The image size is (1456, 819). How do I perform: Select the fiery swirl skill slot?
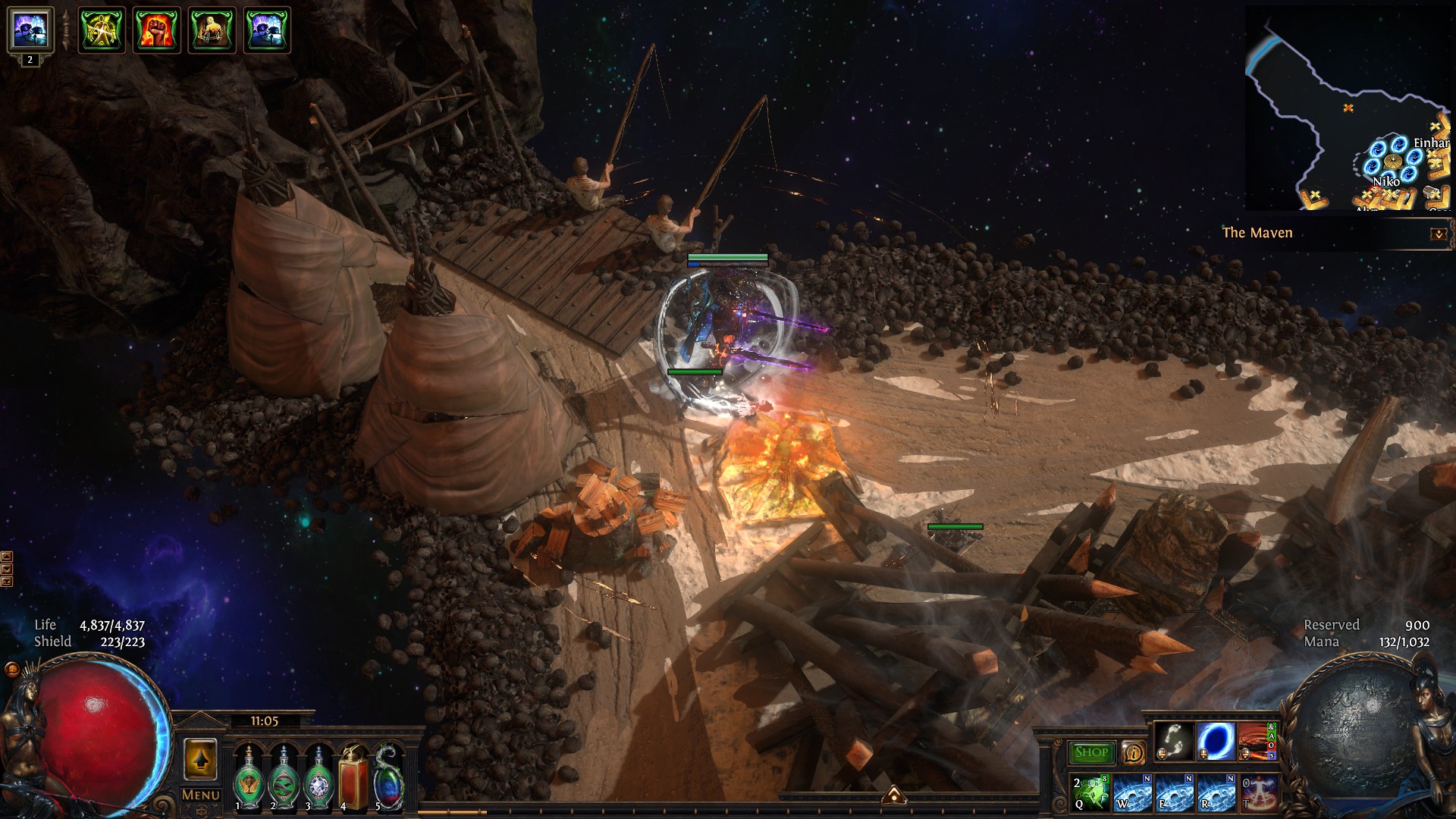pos(1256,741)
